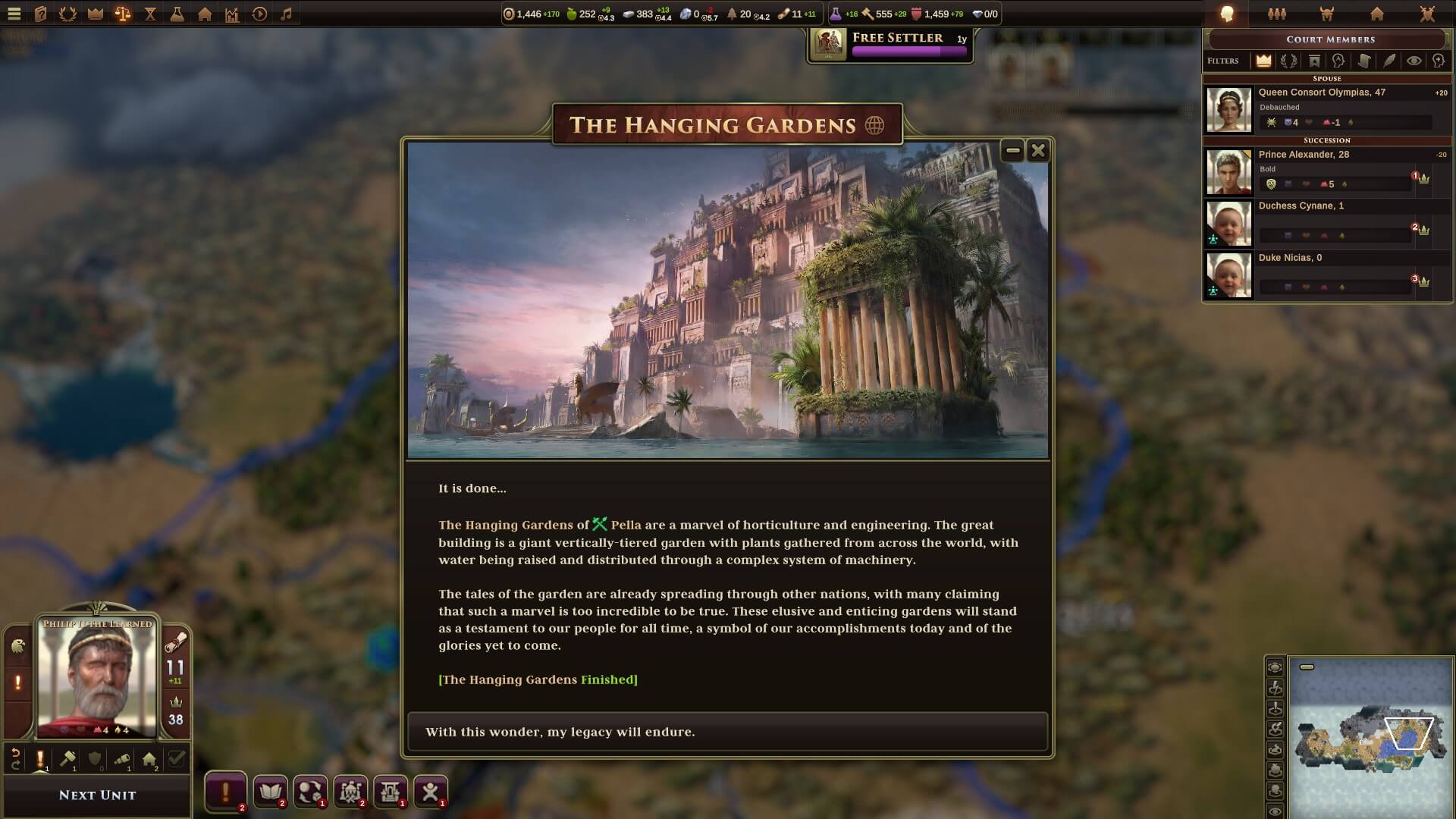The height and width of the screenshot is (819, 1456).
Task: Open the help book with question mark
Action: [41, 14]
